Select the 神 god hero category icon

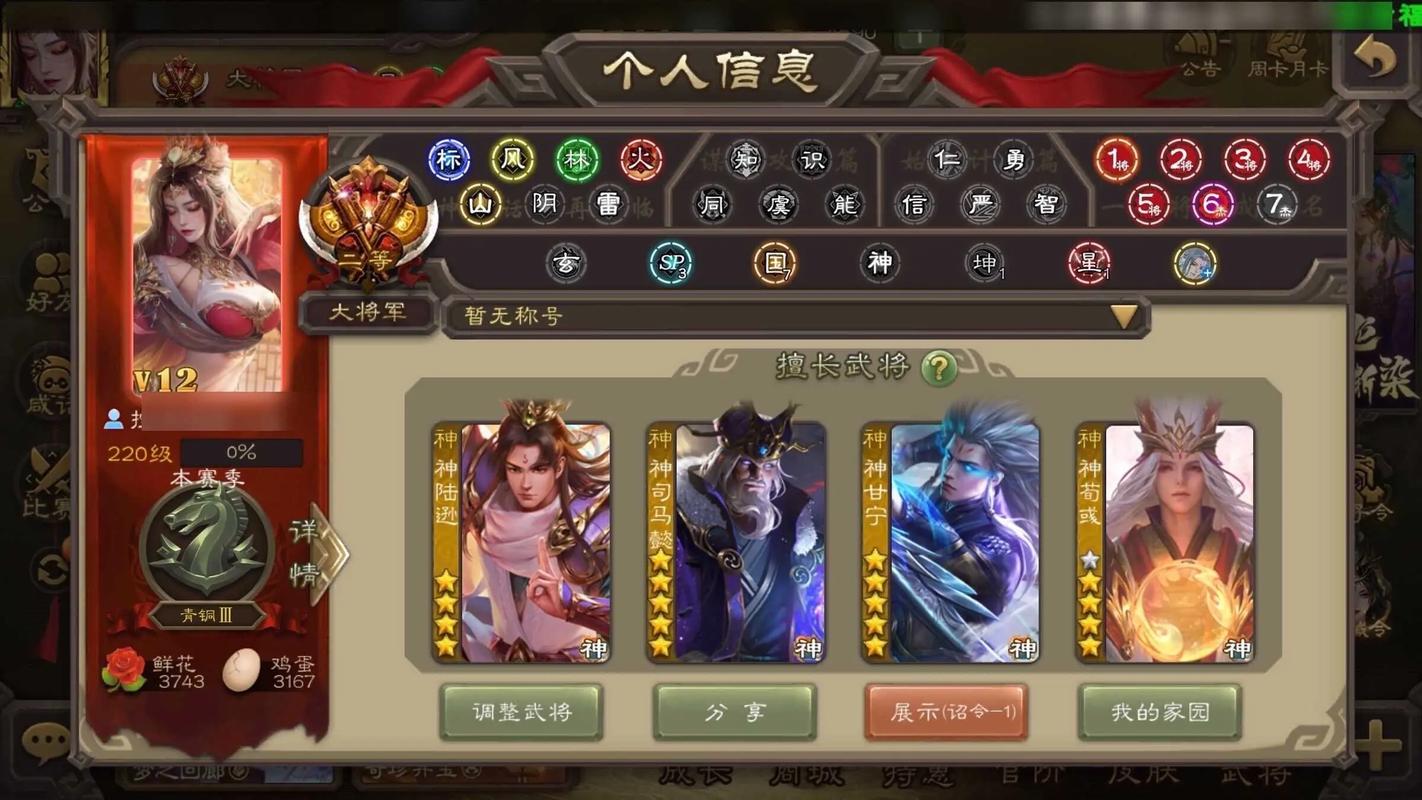(880, 262)
